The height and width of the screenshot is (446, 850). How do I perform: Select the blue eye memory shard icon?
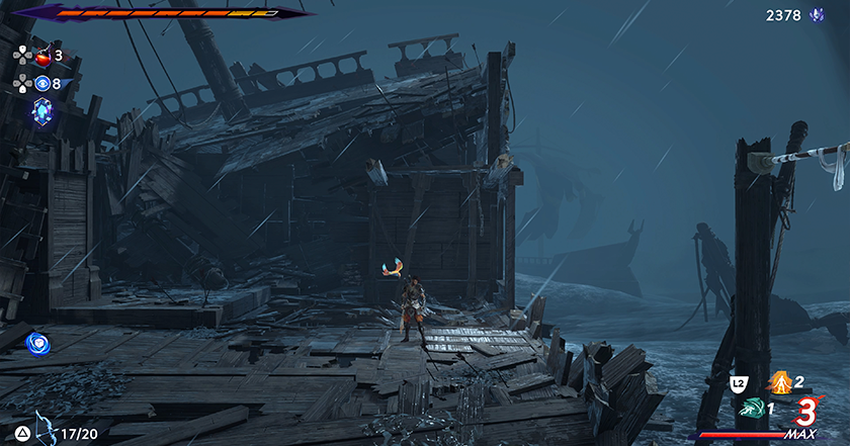pyautogui.click(x=43, y=84)
